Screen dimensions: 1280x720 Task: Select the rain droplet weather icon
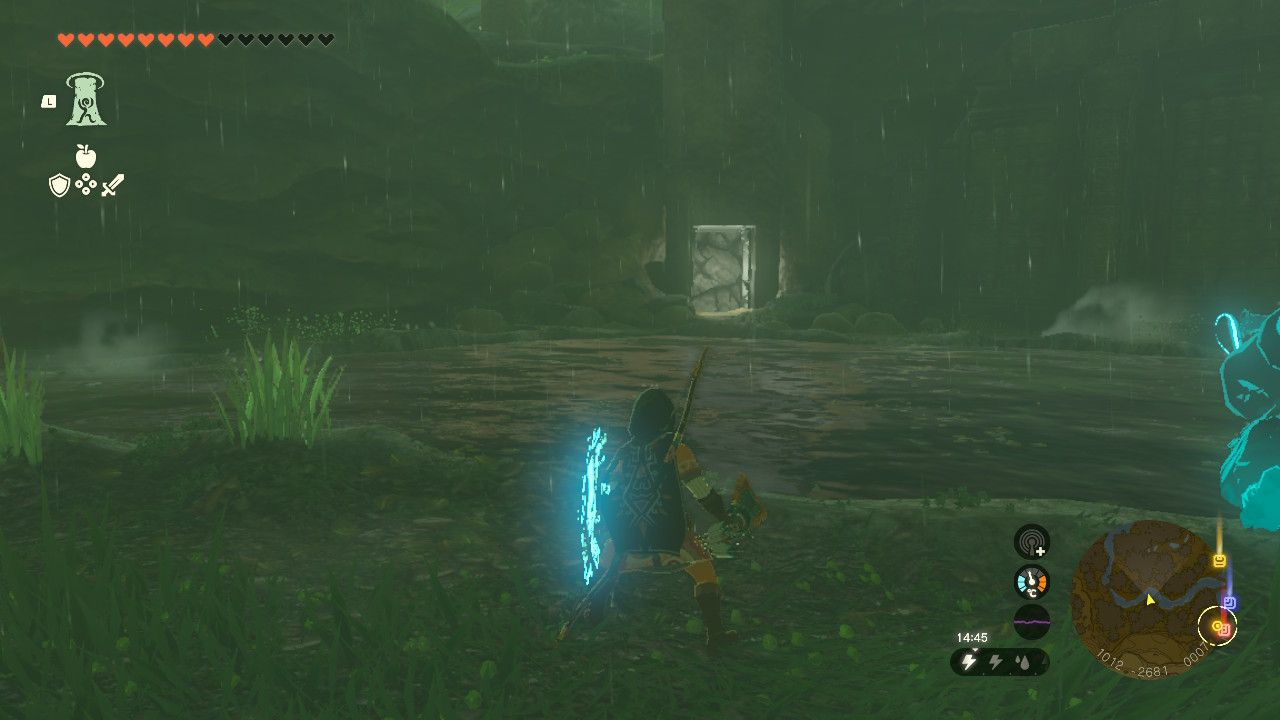click(x=1025, y=661)
